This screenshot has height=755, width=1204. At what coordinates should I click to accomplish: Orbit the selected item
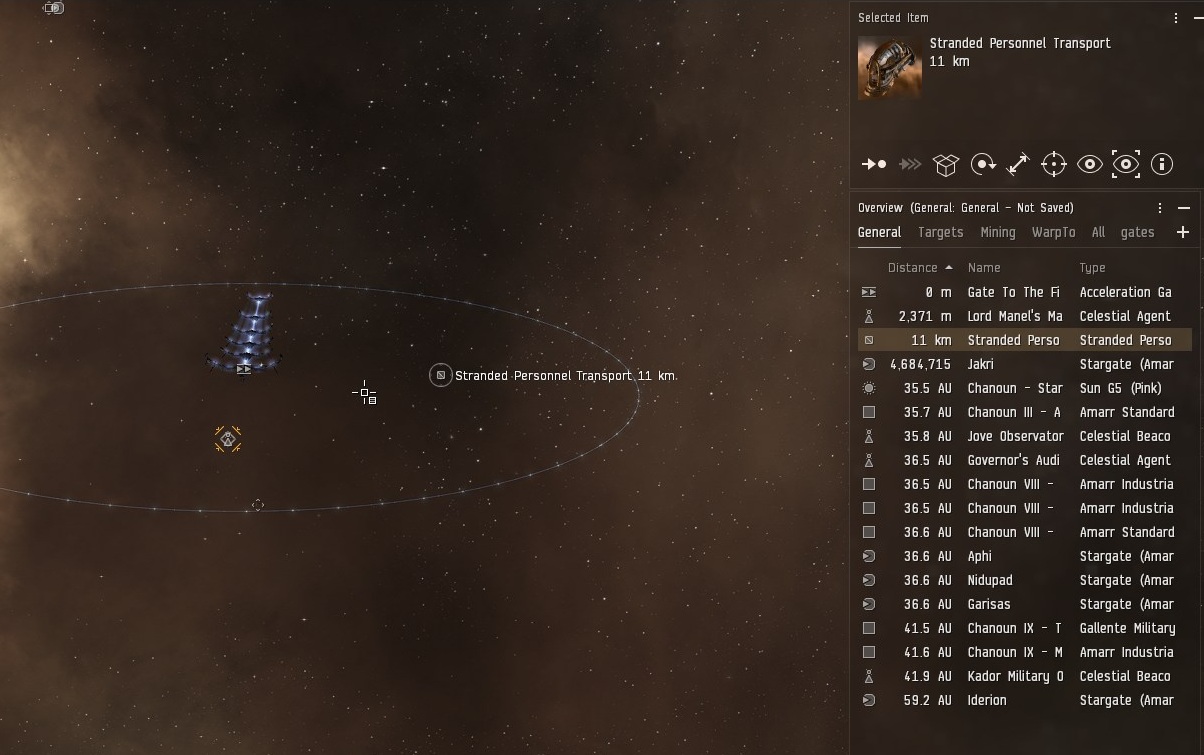pyautogui.click(x=983, y=164)
